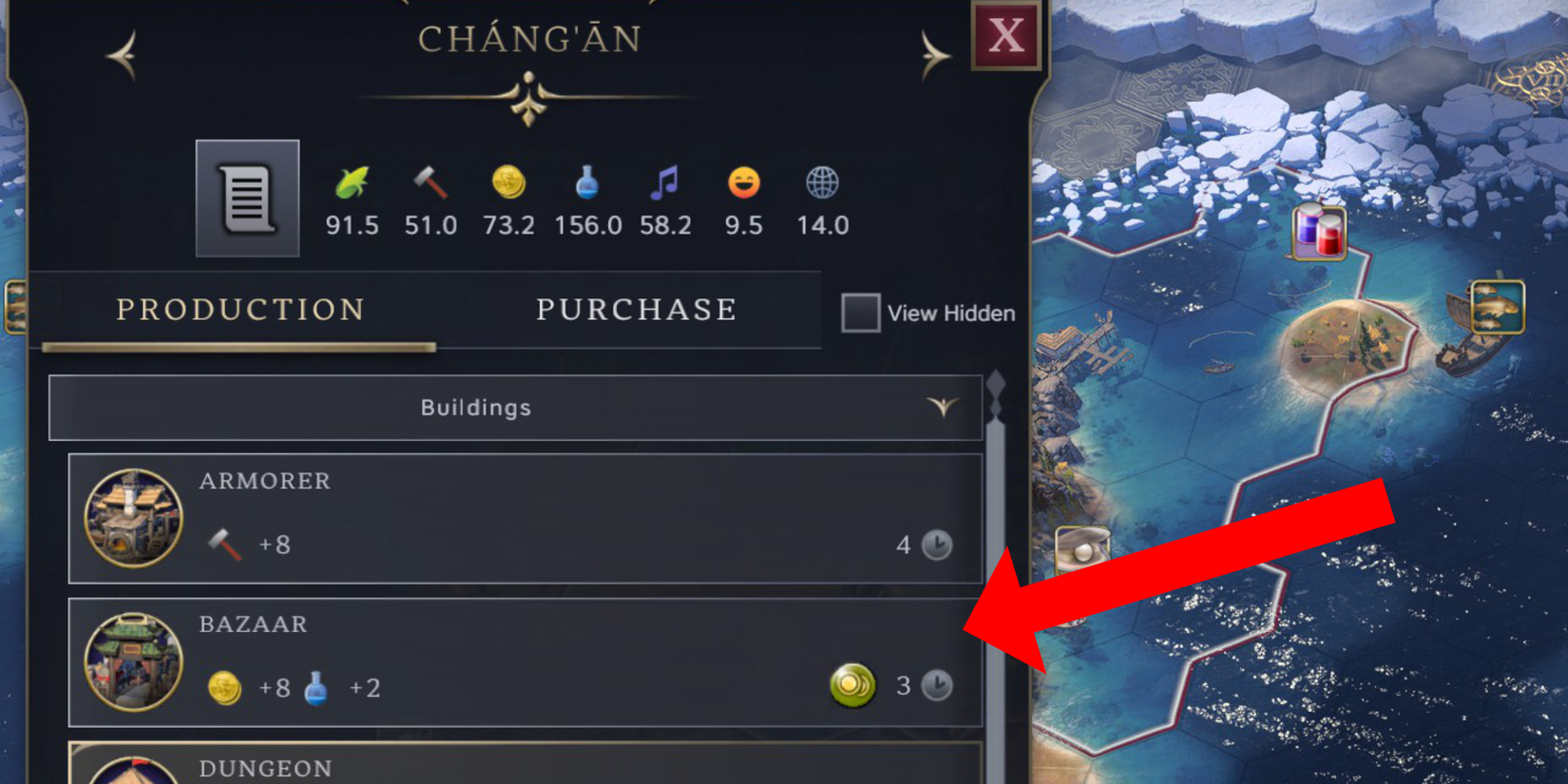Open the city overview scroll icon
The image size is (1568, 784).
246,199
